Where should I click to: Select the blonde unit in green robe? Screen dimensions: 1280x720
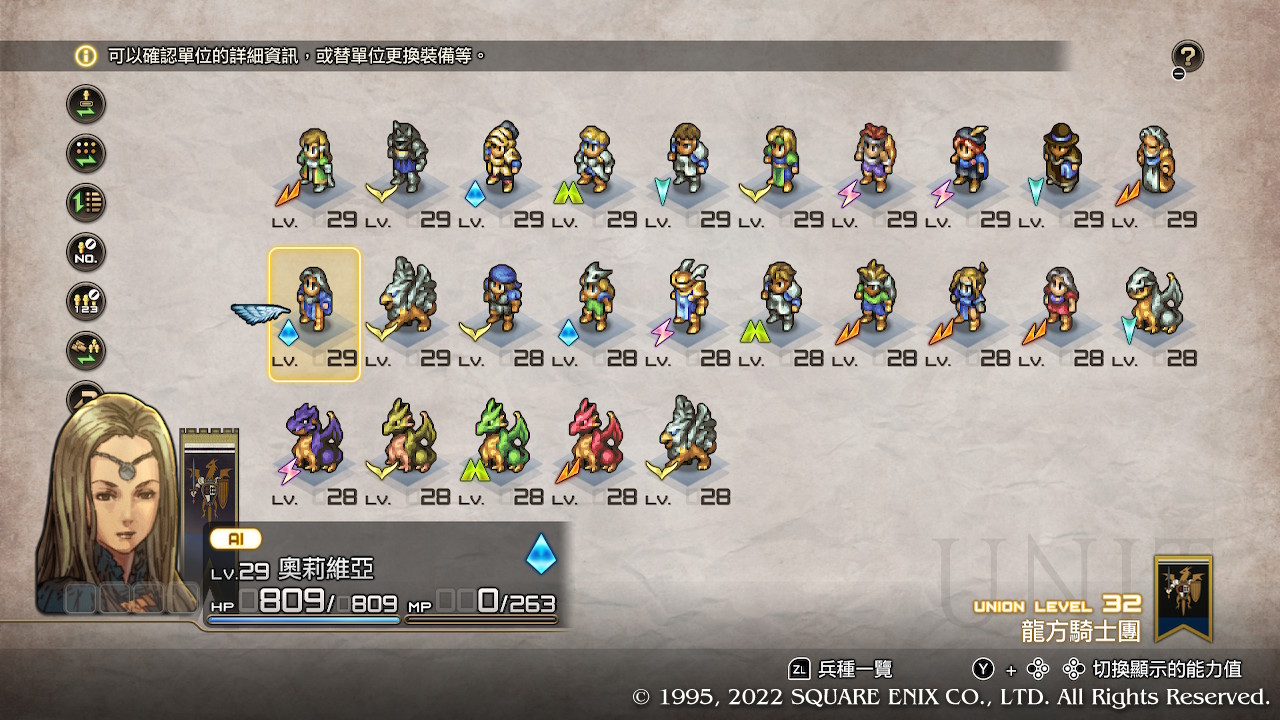[x=313, y=160]
